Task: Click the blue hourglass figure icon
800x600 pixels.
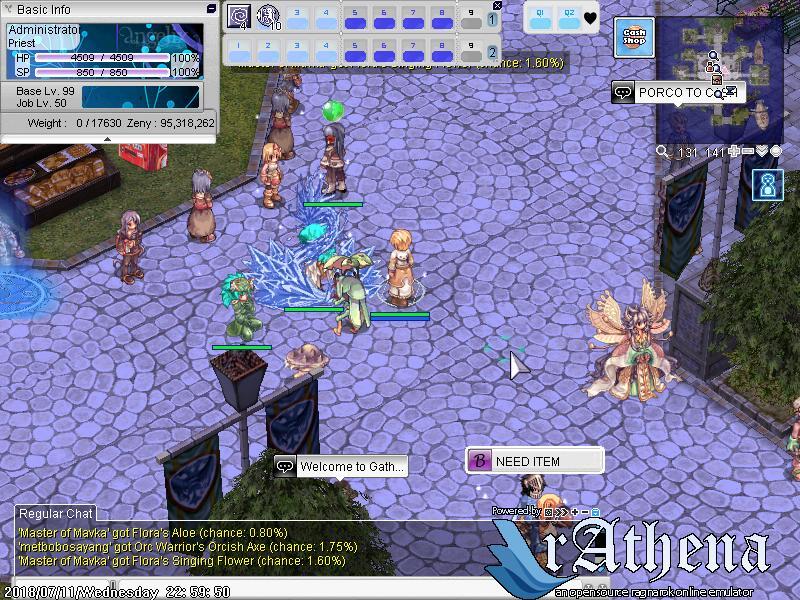Action: pyautogui.click(x=769, y=186)
